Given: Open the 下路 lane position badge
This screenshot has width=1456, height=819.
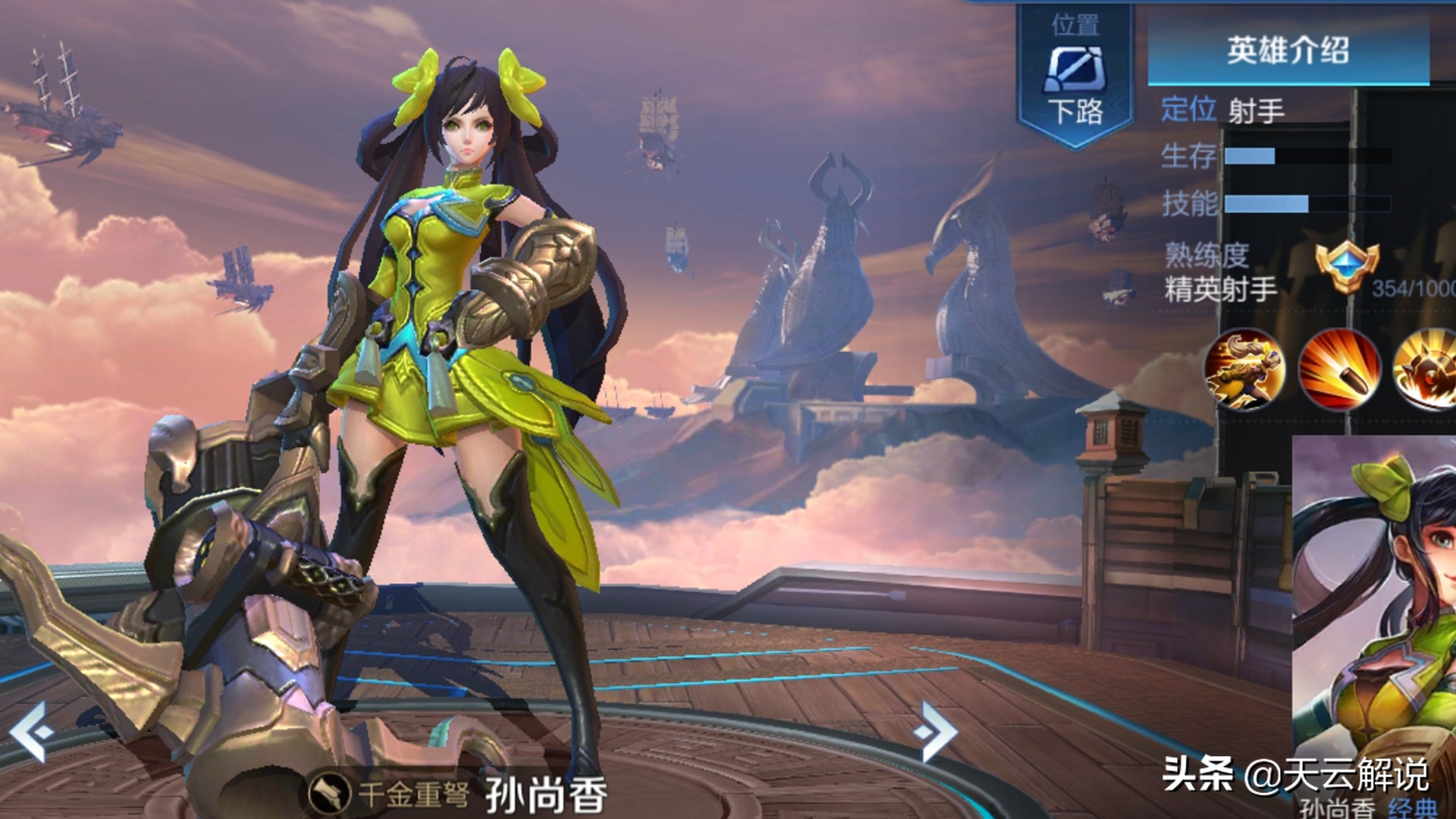Looking at the screenshot, I should pyautogui.click(x=1076, y=76).
